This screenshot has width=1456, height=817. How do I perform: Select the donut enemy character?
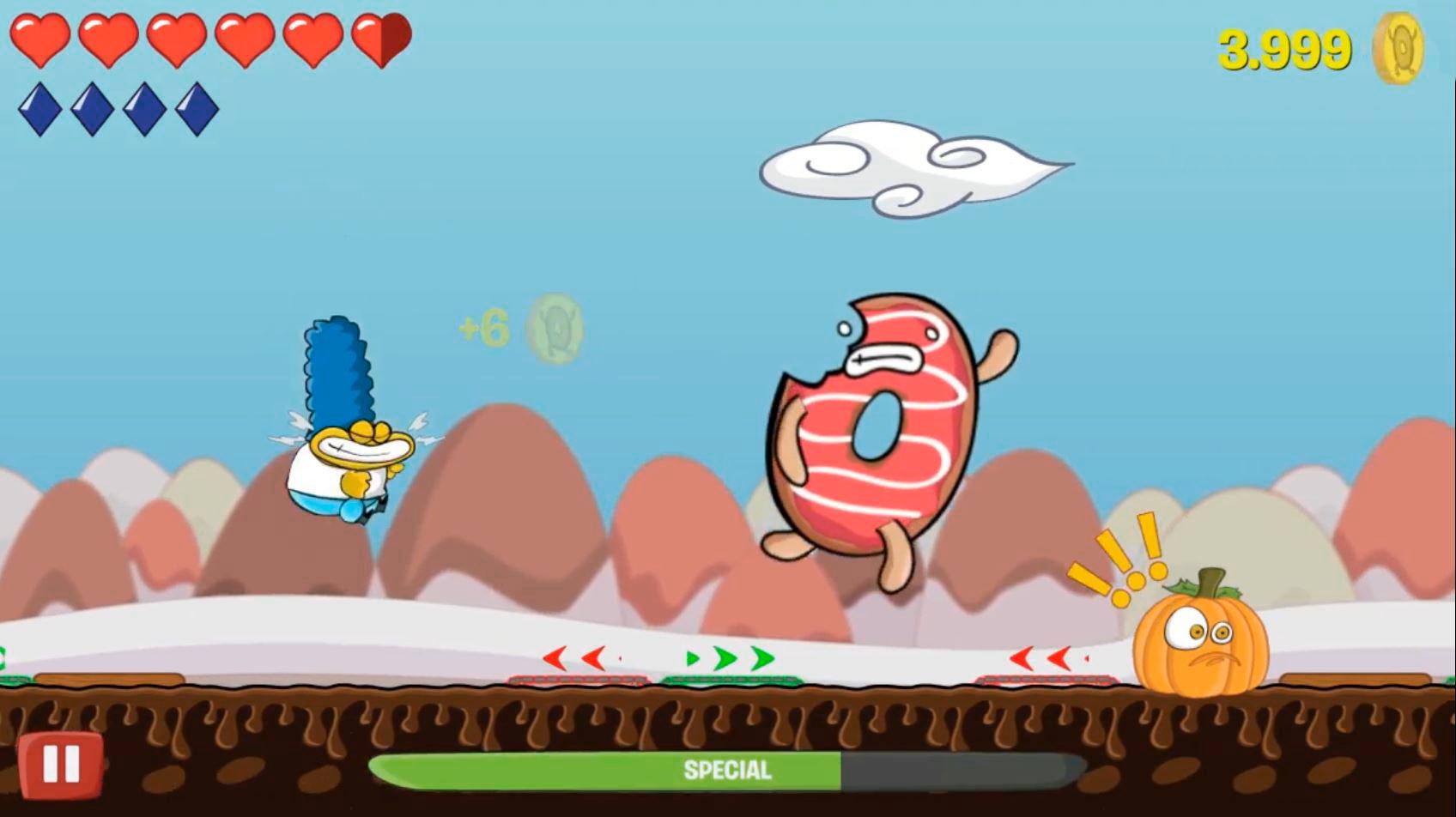(876, 429)
